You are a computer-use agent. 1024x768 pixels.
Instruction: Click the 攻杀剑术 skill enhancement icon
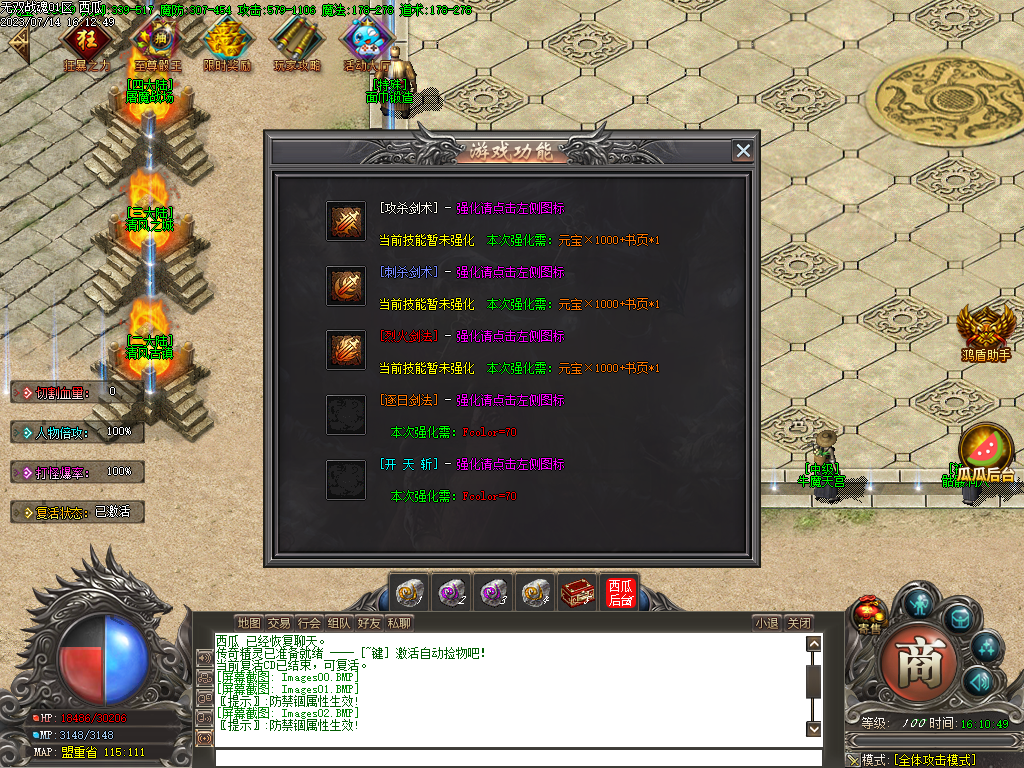click(346, 222)
